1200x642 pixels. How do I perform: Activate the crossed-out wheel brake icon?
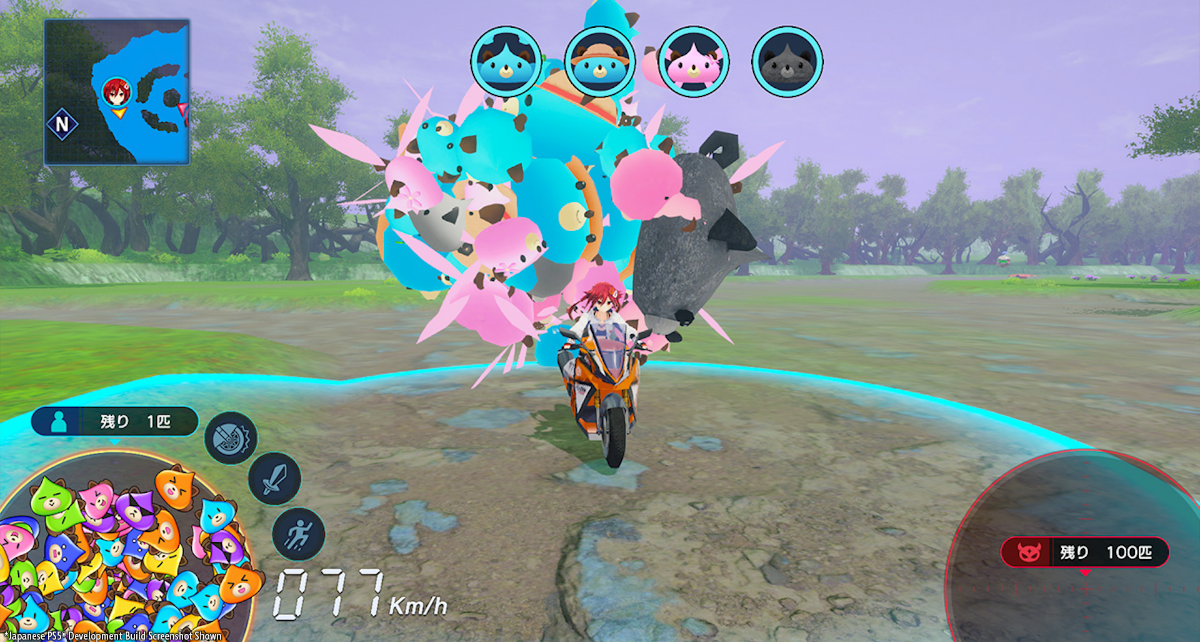(x=231, y=438)
